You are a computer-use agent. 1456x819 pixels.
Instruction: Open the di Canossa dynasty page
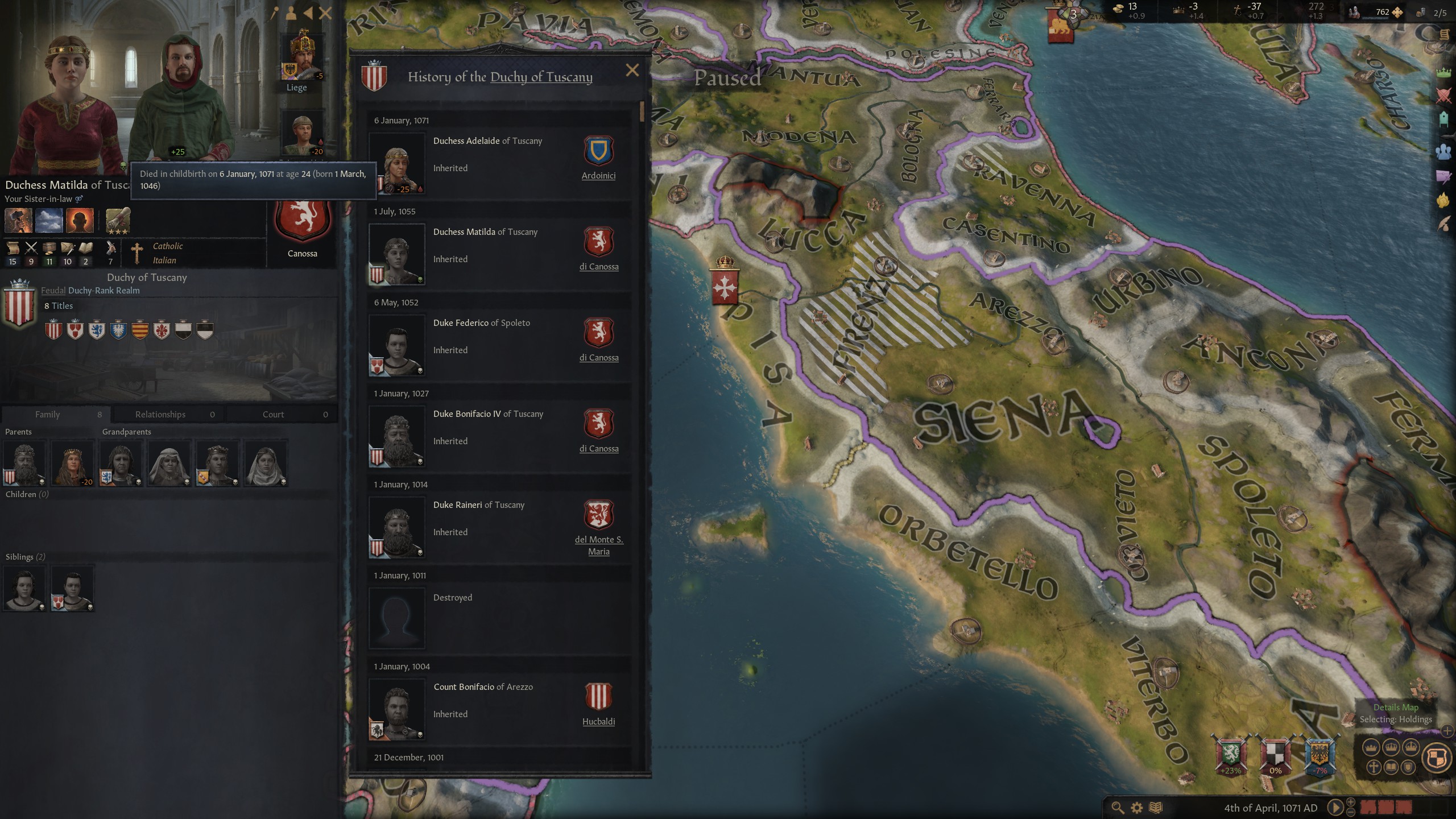pyautogui.click(x=599, y=266)
